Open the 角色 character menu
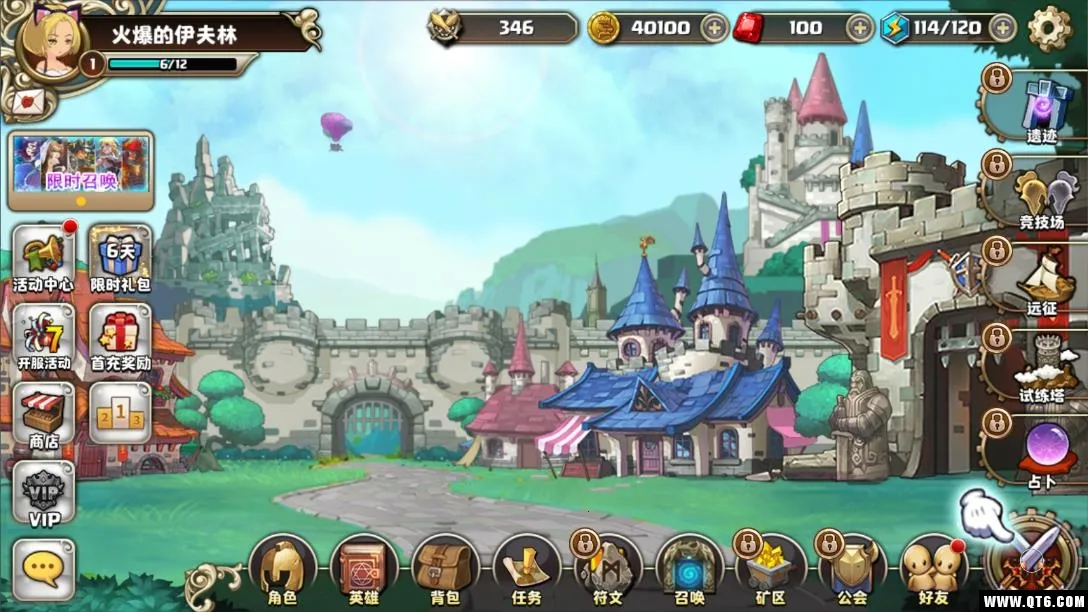Screen dimensions: 1088x612 [x=282, y=572]
